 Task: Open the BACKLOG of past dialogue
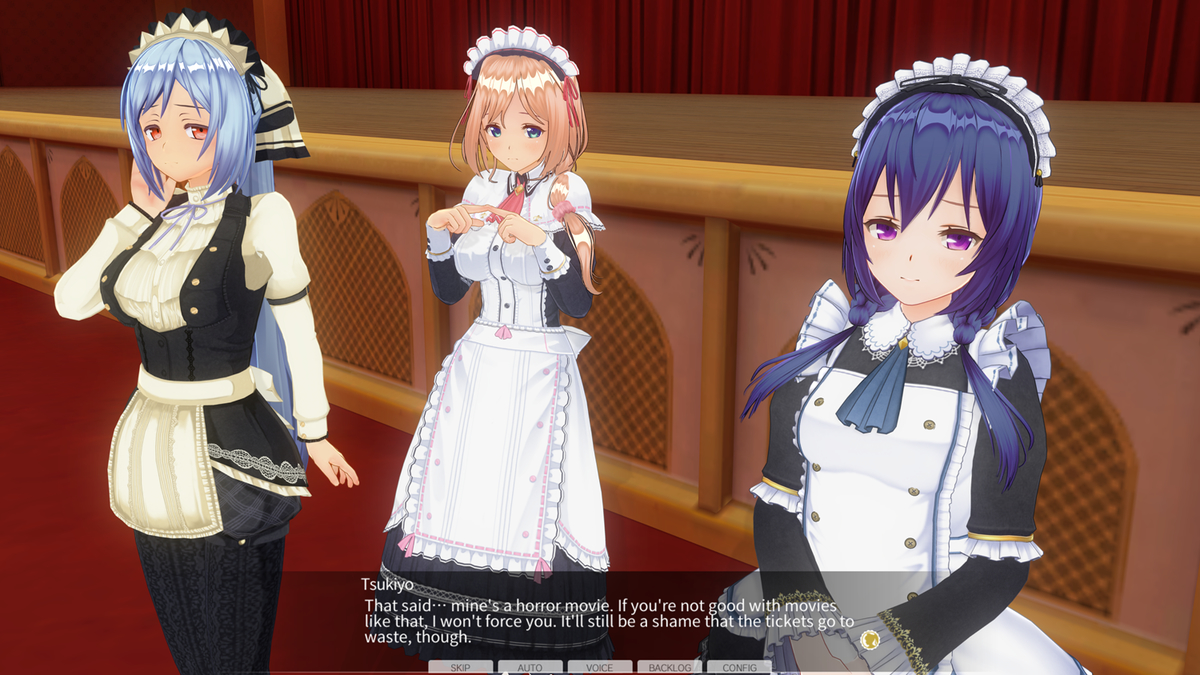pos(669,667)
